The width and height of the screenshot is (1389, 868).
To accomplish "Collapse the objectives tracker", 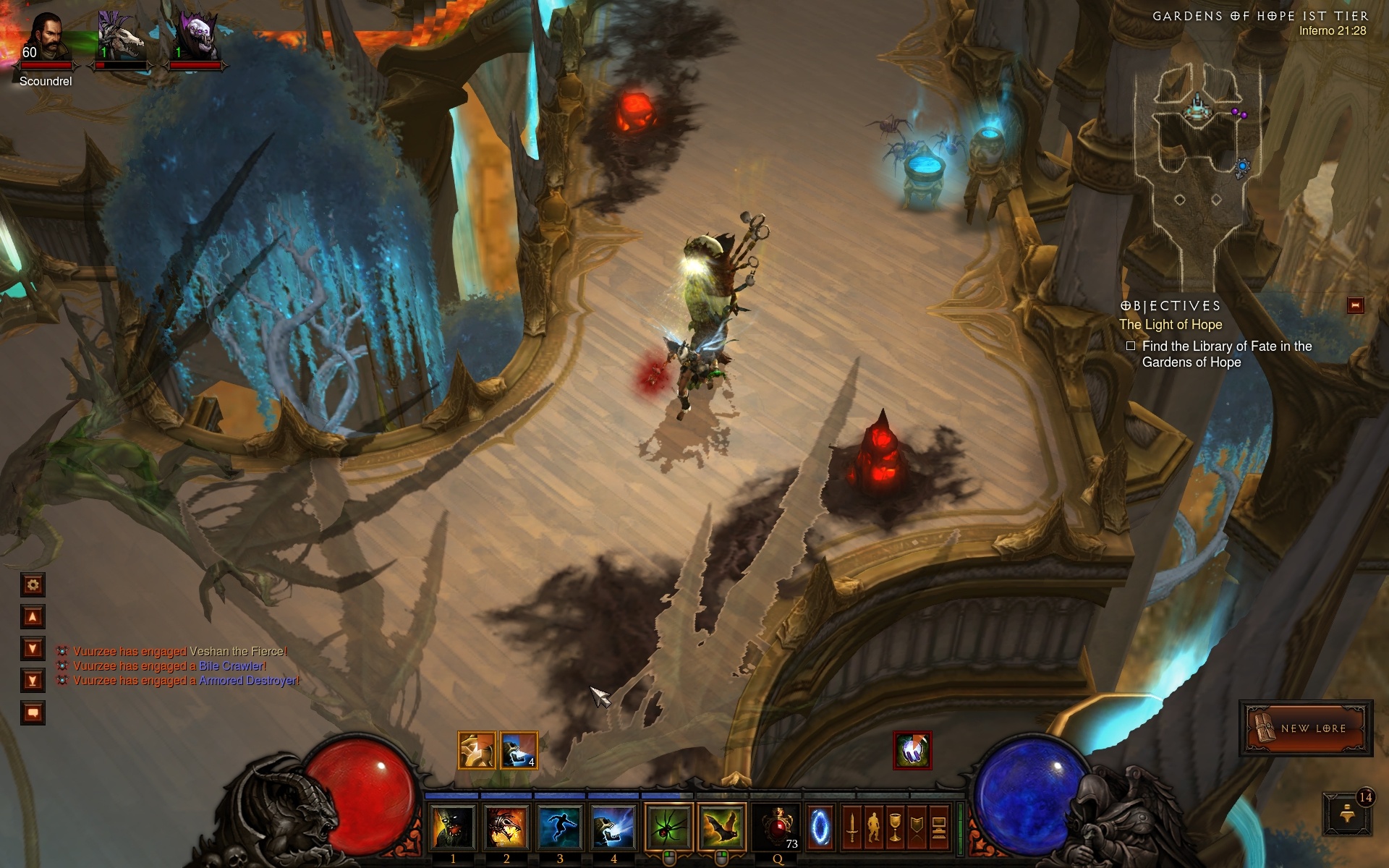I will 1355,305.
